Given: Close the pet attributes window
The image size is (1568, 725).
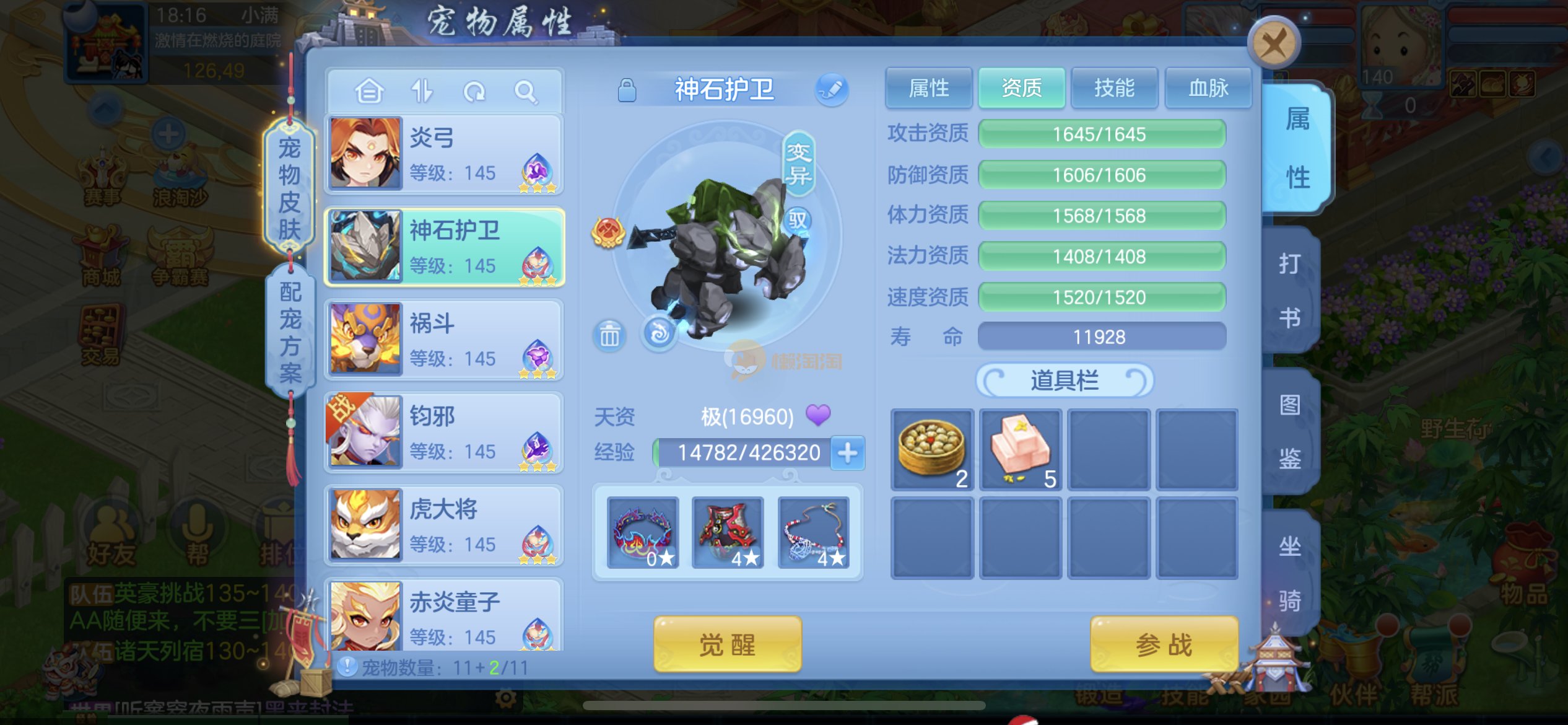Looking at the screenshot, I should point(1273,43).
